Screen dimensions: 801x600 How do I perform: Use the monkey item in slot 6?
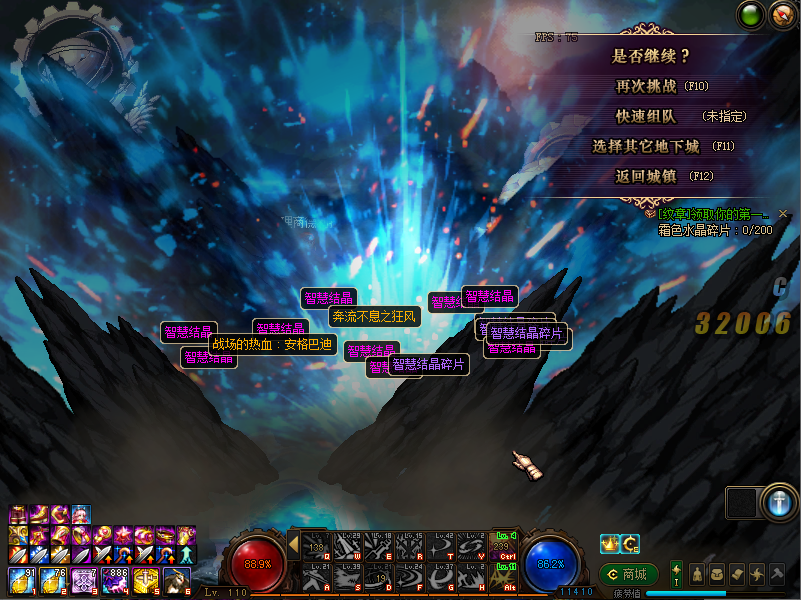(x=177, y=579)
